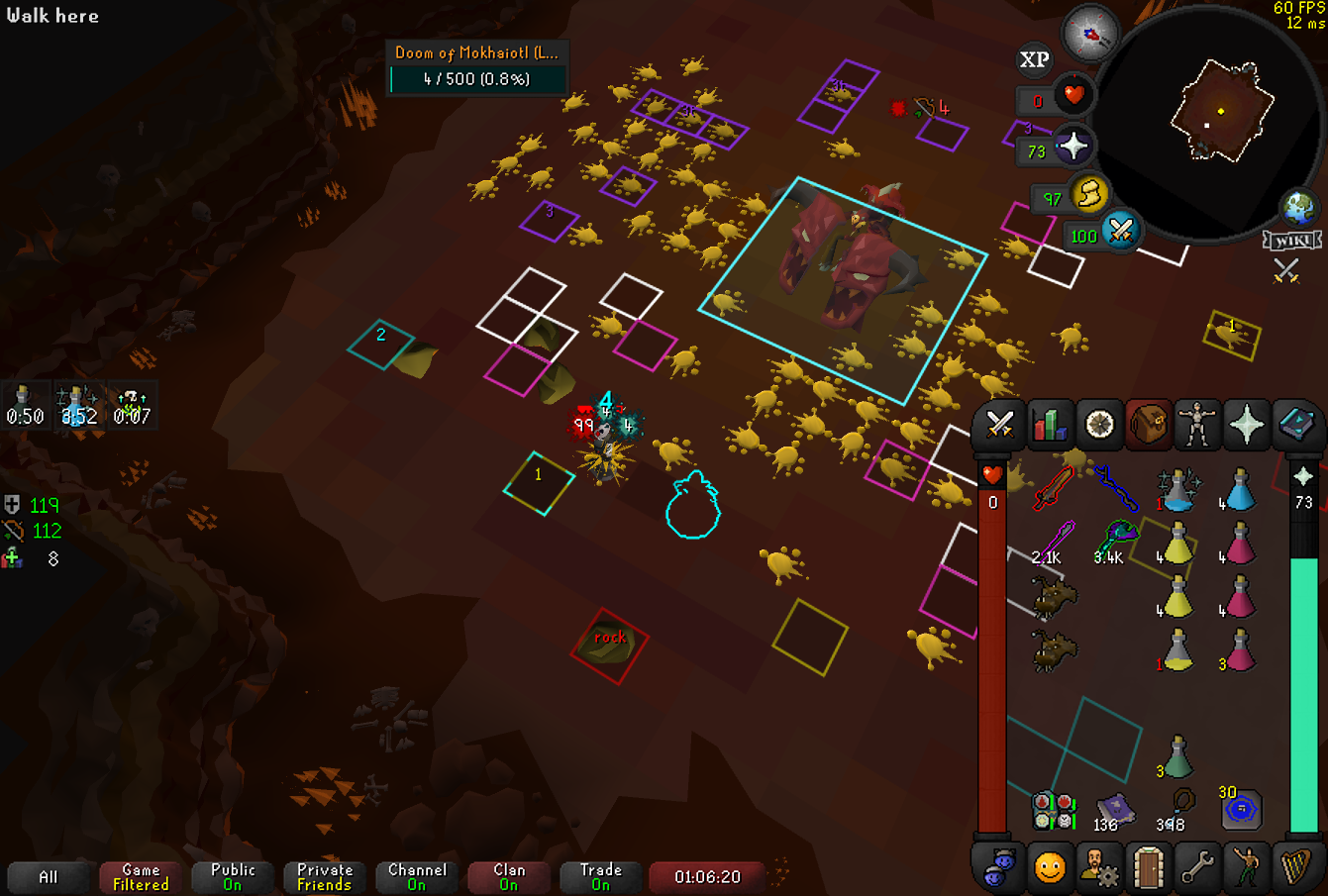The height and width of the screenshot is (896, 1328).
Task: Activate the special attack orb
Action: 1121,232
